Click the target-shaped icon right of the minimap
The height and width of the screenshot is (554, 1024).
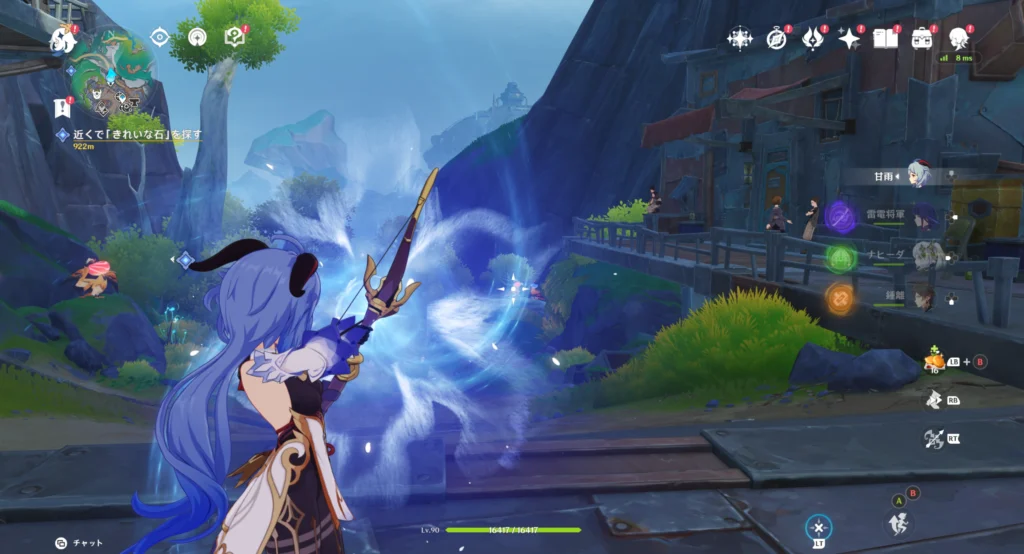tap(159, 37)
